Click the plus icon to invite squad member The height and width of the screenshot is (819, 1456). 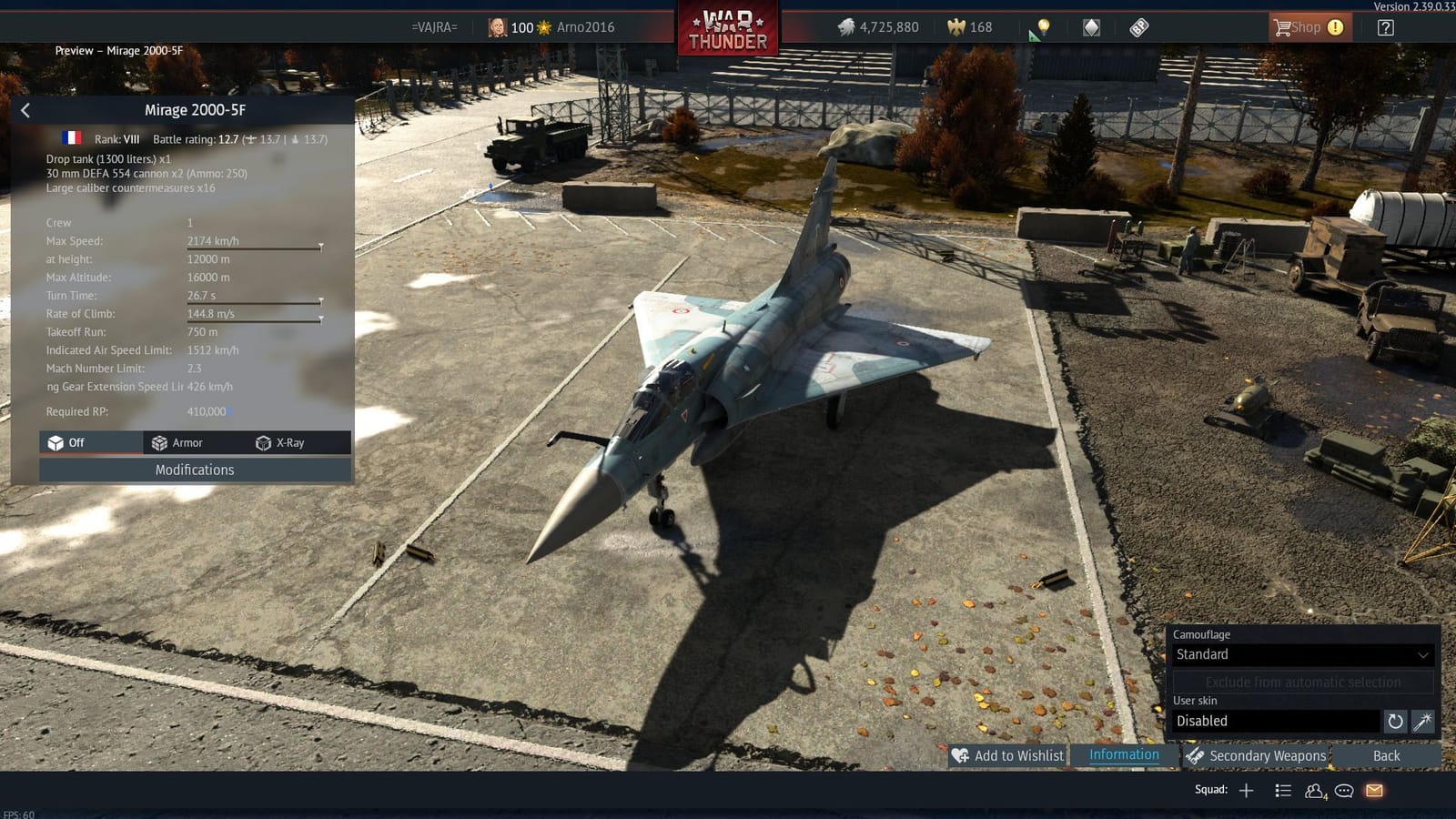[x=1247, y=790]
